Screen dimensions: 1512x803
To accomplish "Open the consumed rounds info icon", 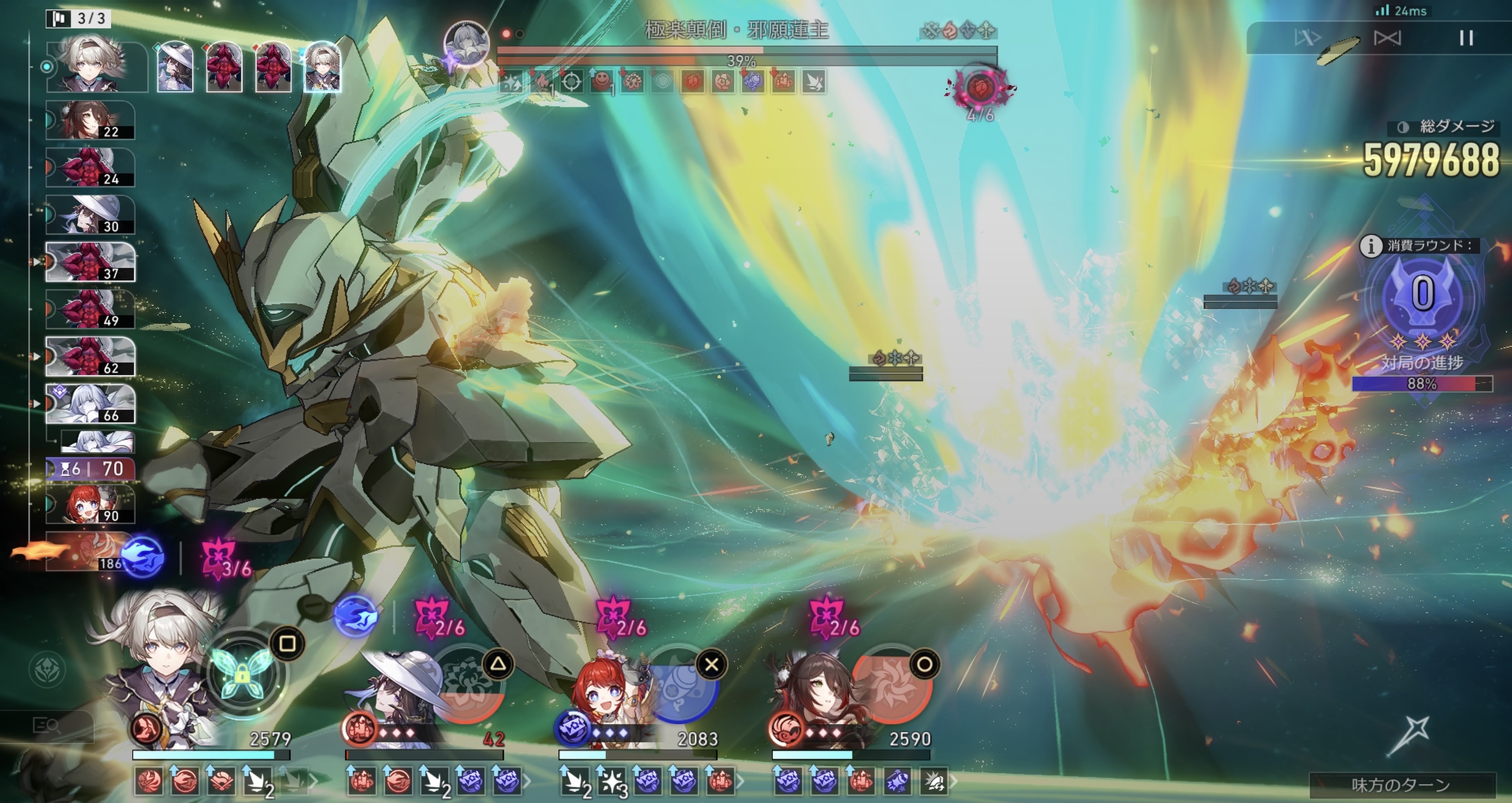I will click(1371, 246).
